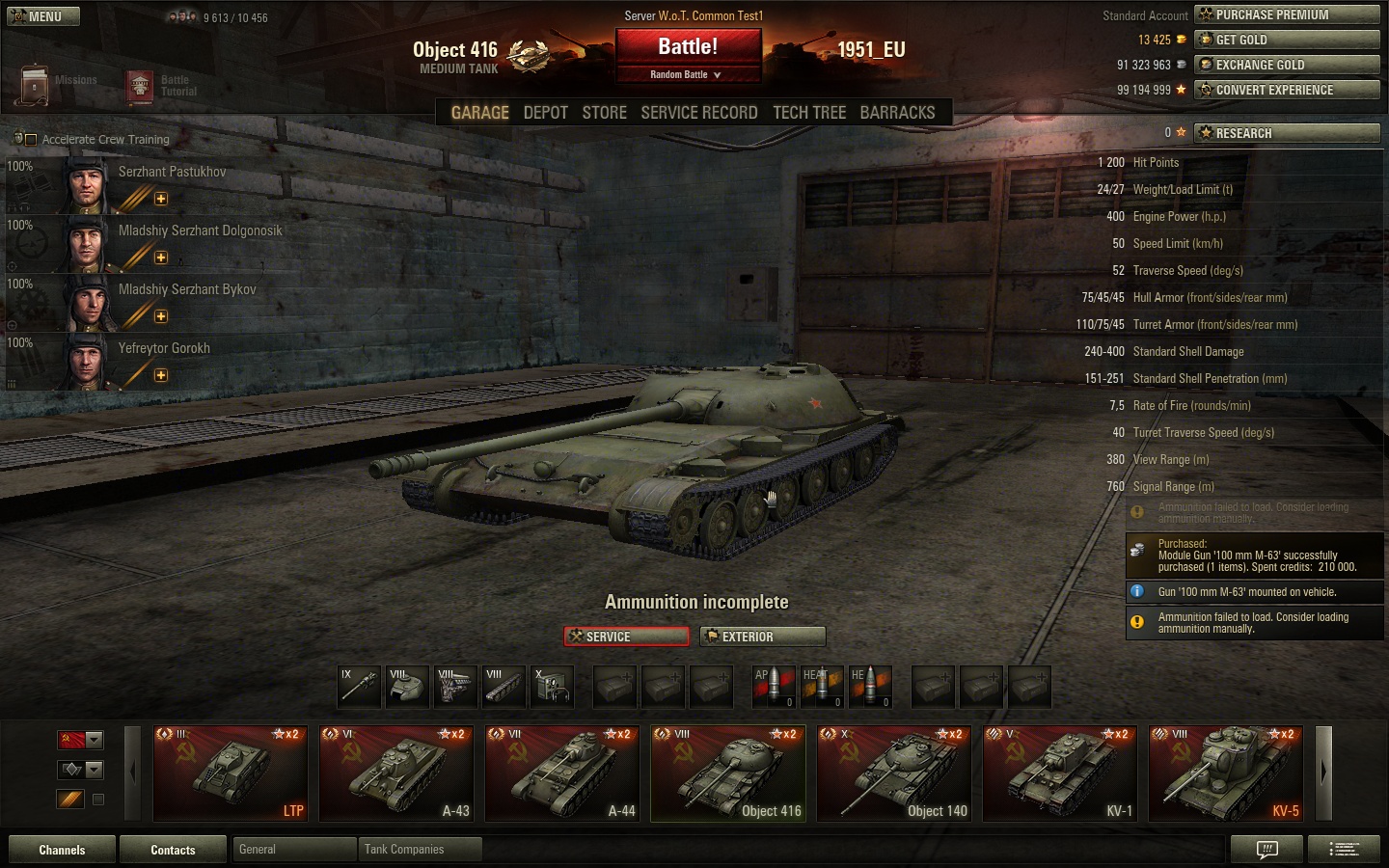Open the Store tab
Screen dimensions: 1389x868
click(604, 113)
